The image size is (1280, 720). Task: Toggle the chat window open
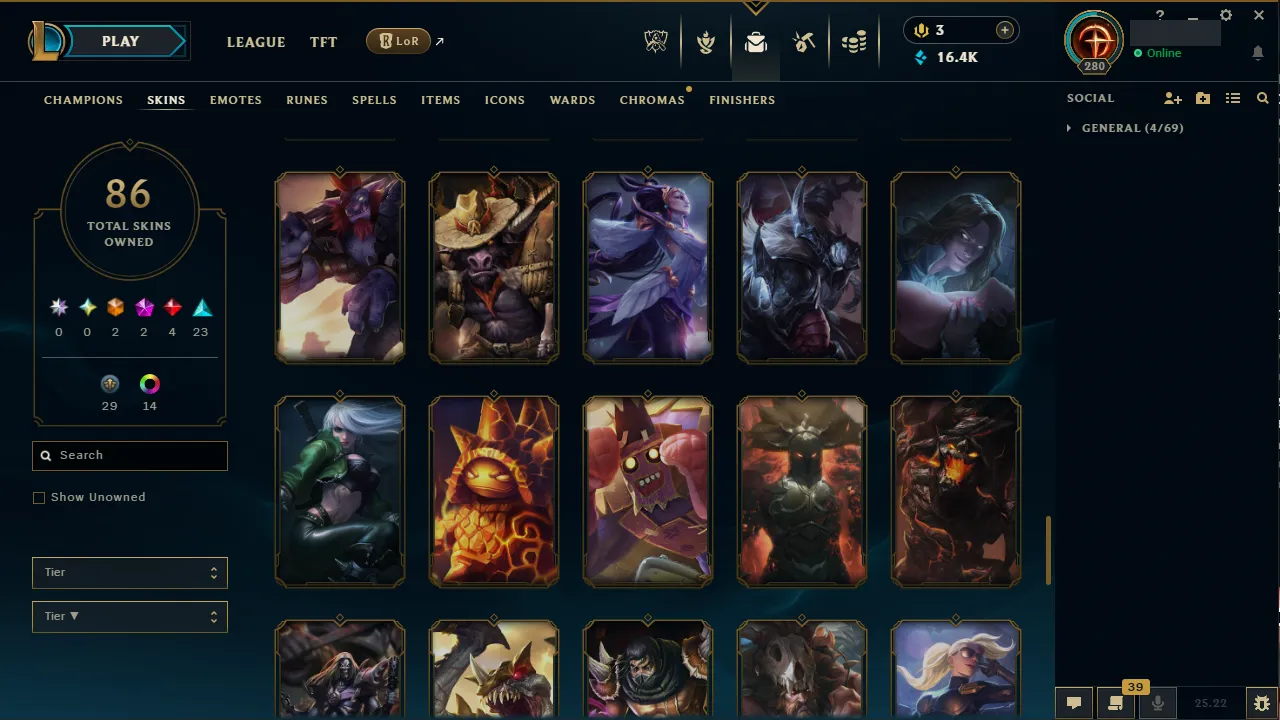click(1074, 701)
